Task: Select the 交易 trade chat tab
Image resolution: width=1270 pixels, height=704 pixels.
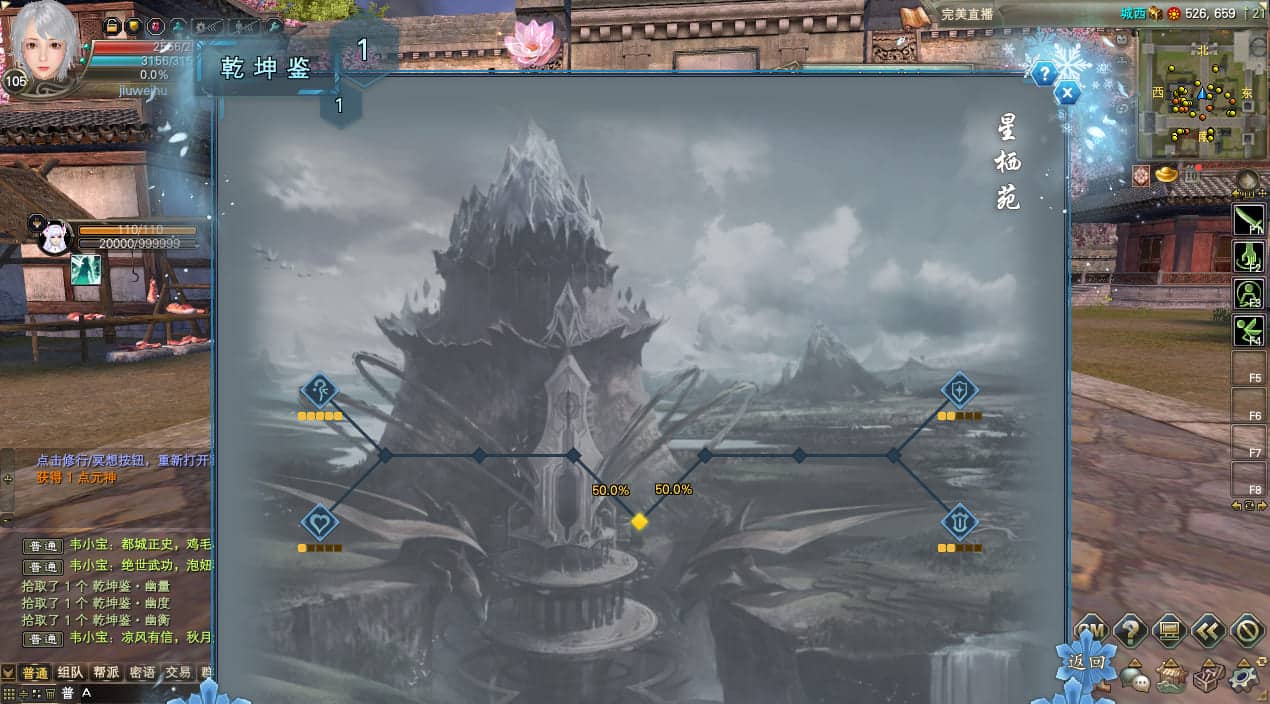Action: pos(178,672)
